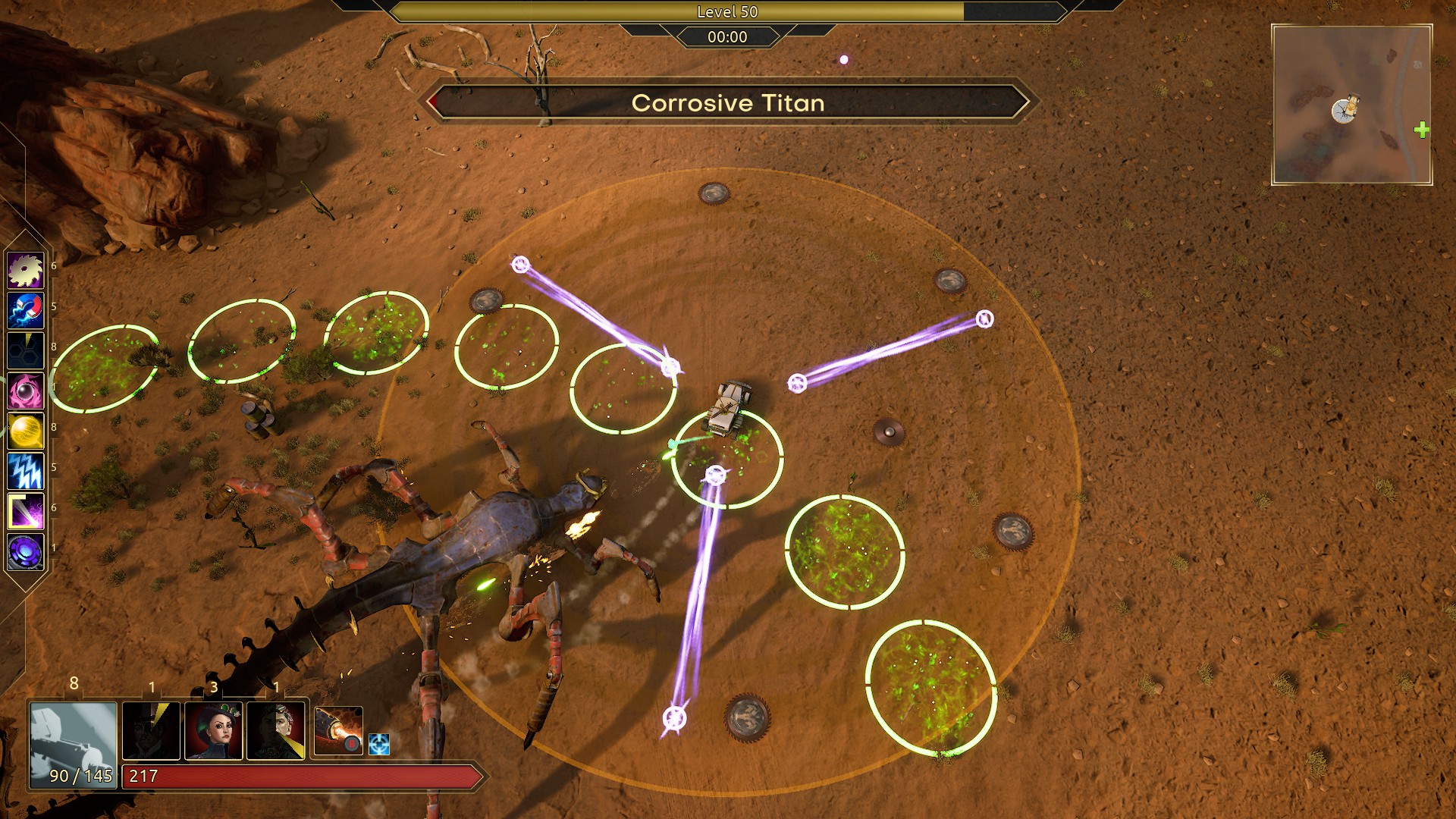
Task: Choose the golden sphere ability icon
Action: click(25, 431)
